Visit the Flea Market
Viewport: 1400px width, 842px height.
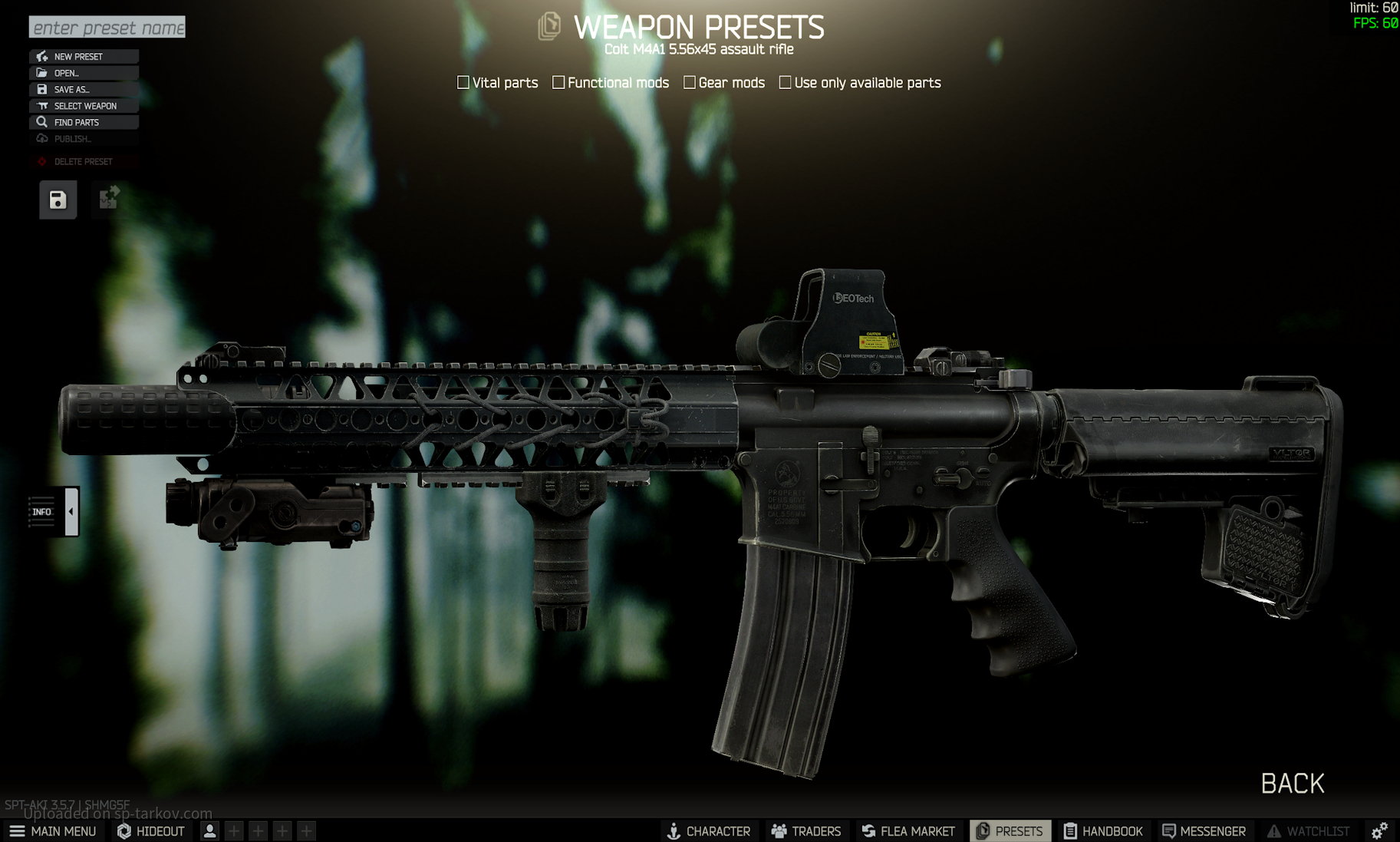click(x=908, y=831)
